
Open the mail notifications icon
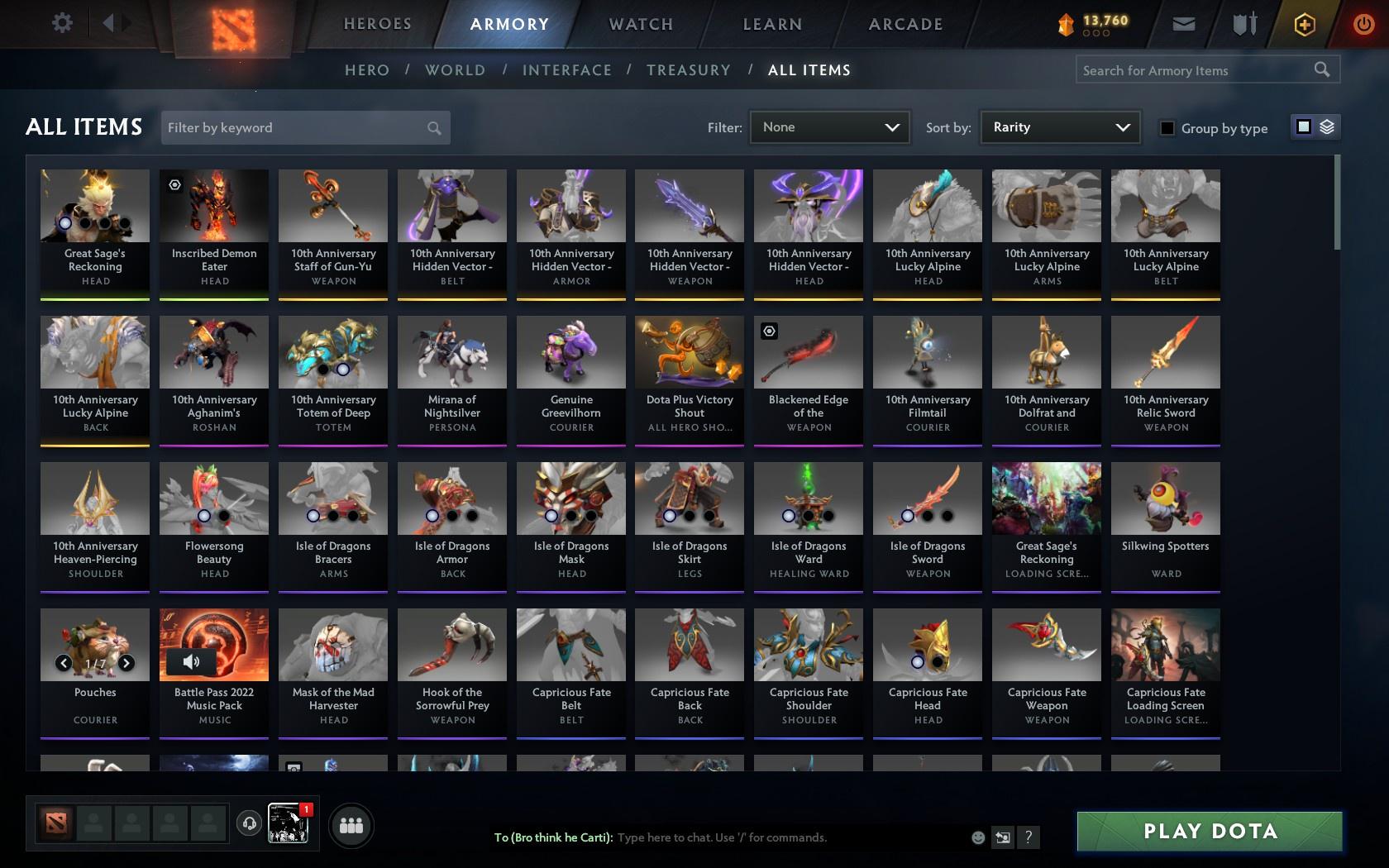(x=1182, y=24)
